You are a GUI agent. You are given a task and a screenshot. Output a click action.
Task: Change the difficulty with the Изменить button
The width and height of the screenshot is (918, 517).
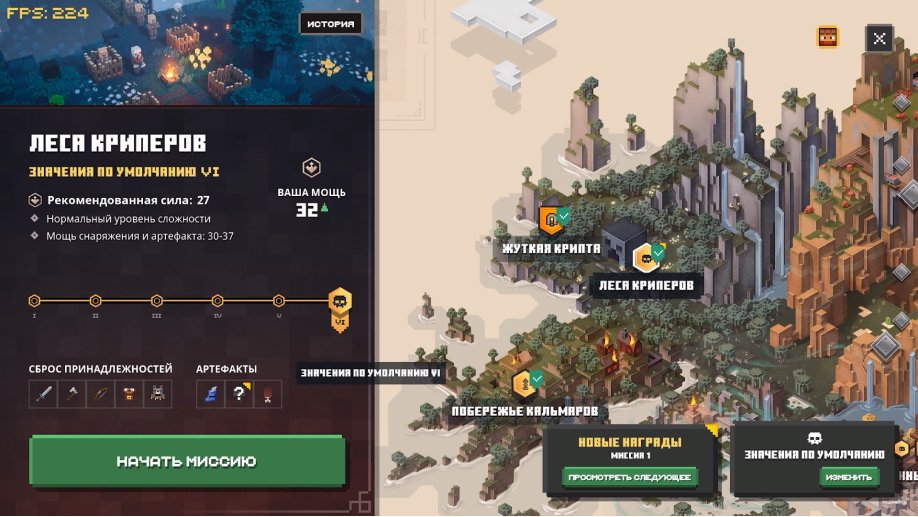pyautogui.click(x=849, y=477)
